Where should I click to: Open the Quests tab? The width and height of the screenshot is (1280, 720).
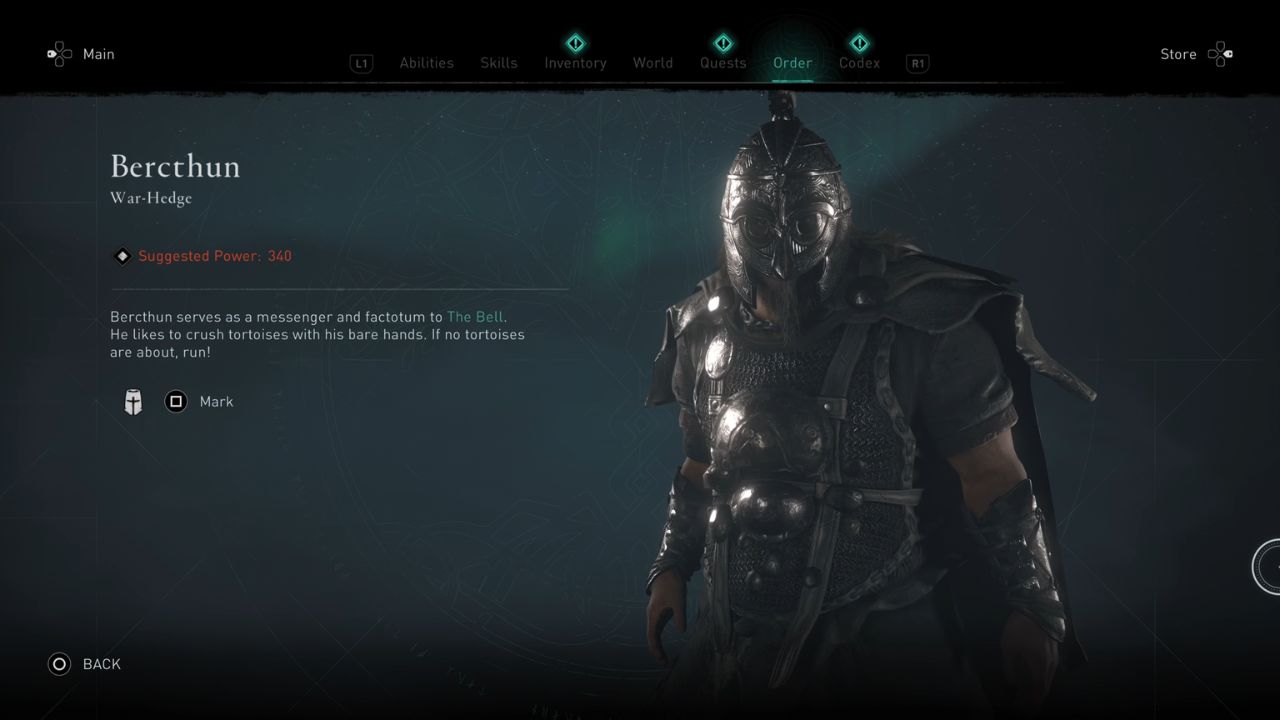coord(723,62)
